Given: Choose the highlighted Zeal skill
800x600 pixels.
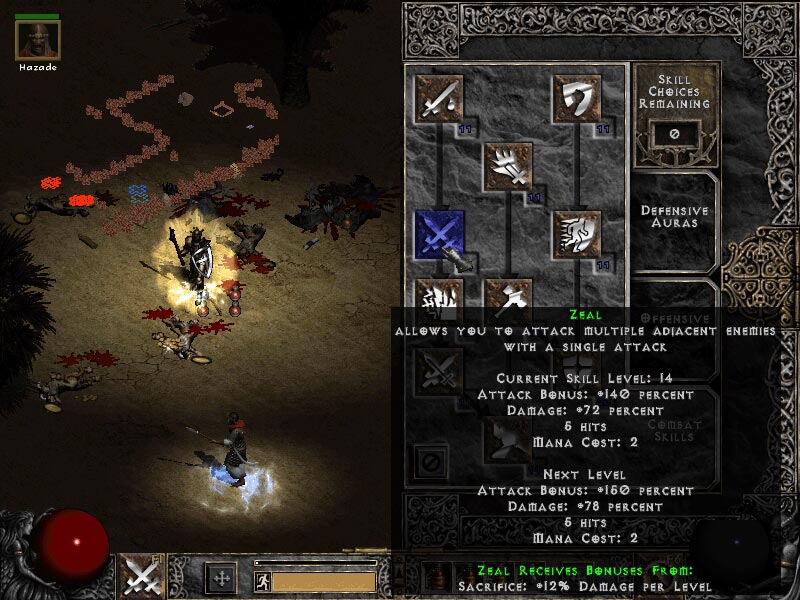Looking at the screenshot, I should pyautogui.click(x=439, y=235).
